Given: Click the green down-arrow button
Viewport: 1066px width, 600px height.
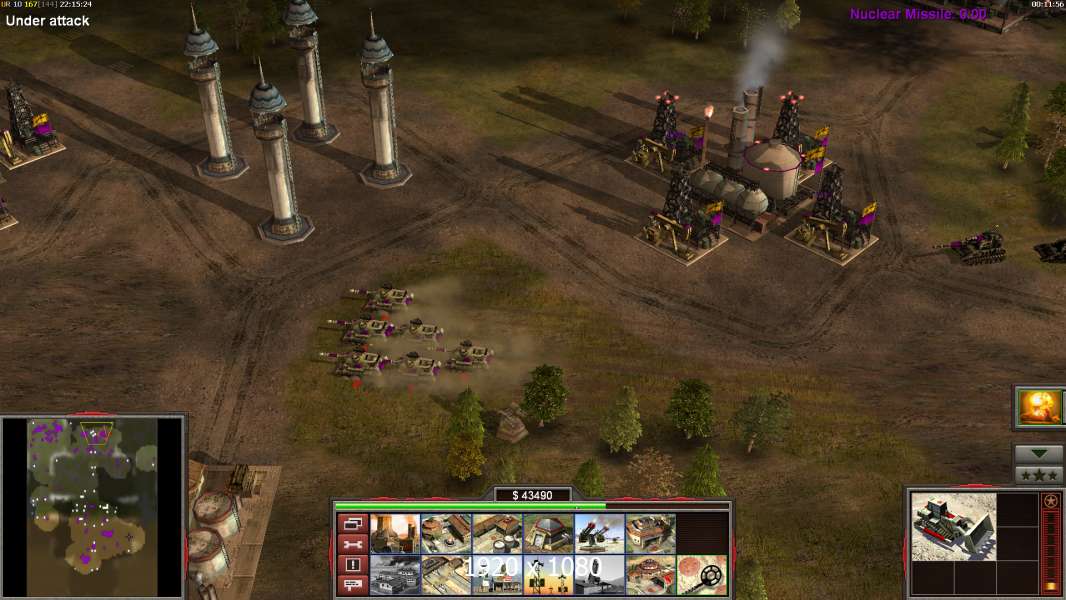Looking at the screenshot, I should [1039, 454].
